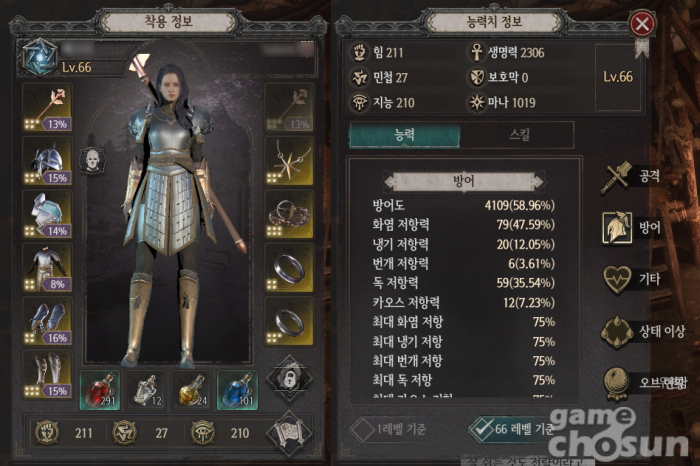Select the amulet necklace slot
700x466 pixels.
(288, 160)
